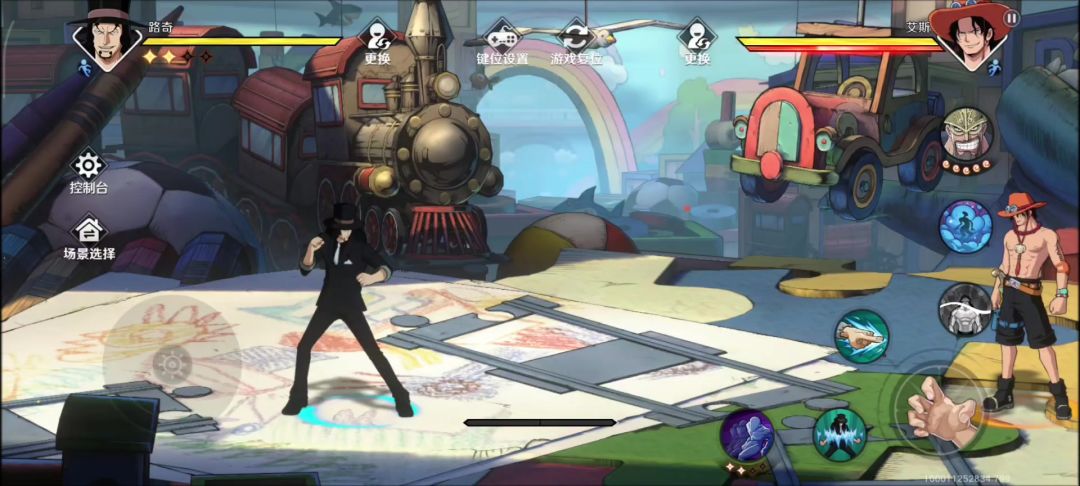Click the 更换 button beside Lucci's health bar
The height and width of the screenshot is (486, 1080).
tap(377, 42)
